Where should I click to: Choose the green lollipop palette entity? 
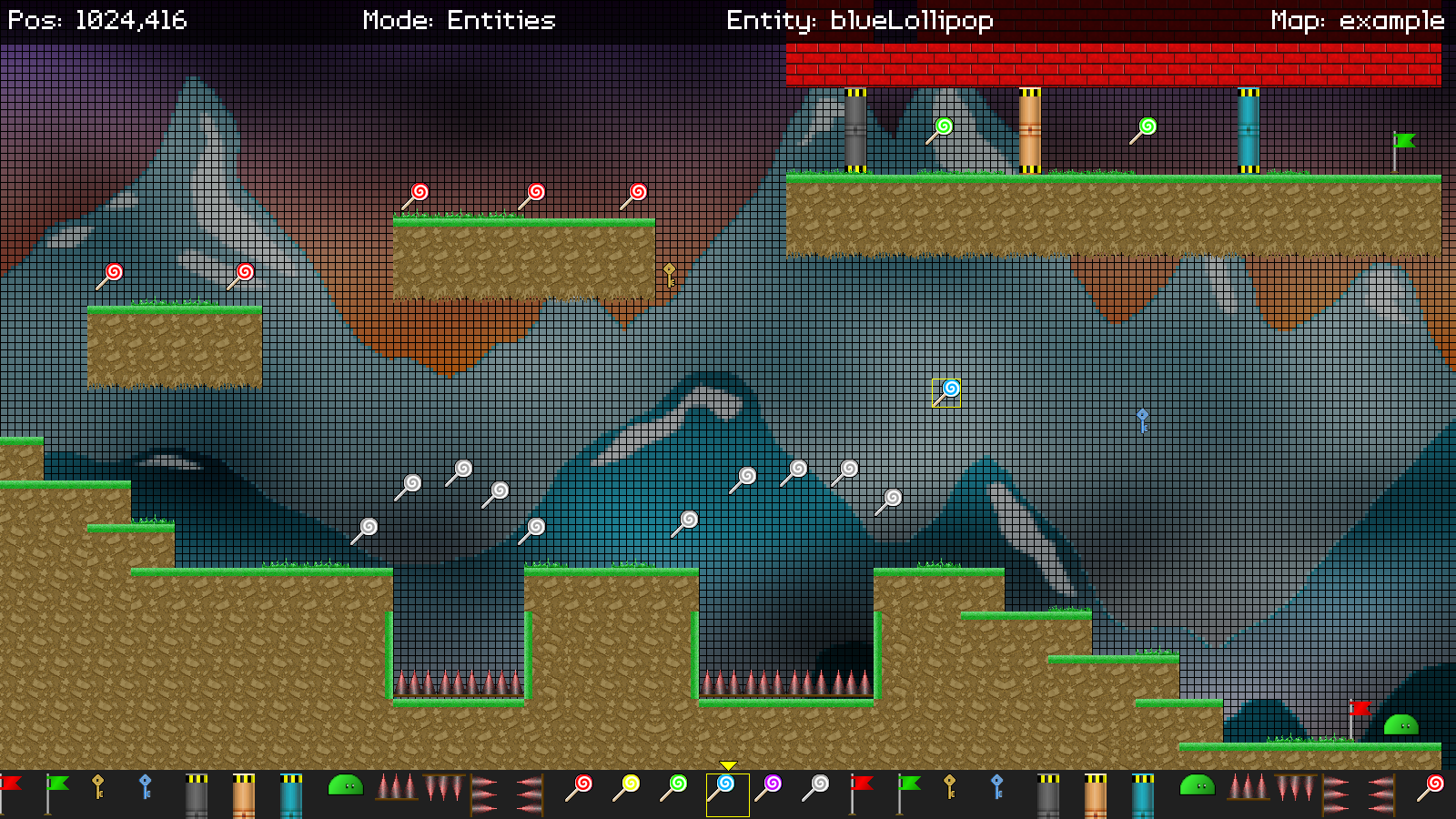673,788
